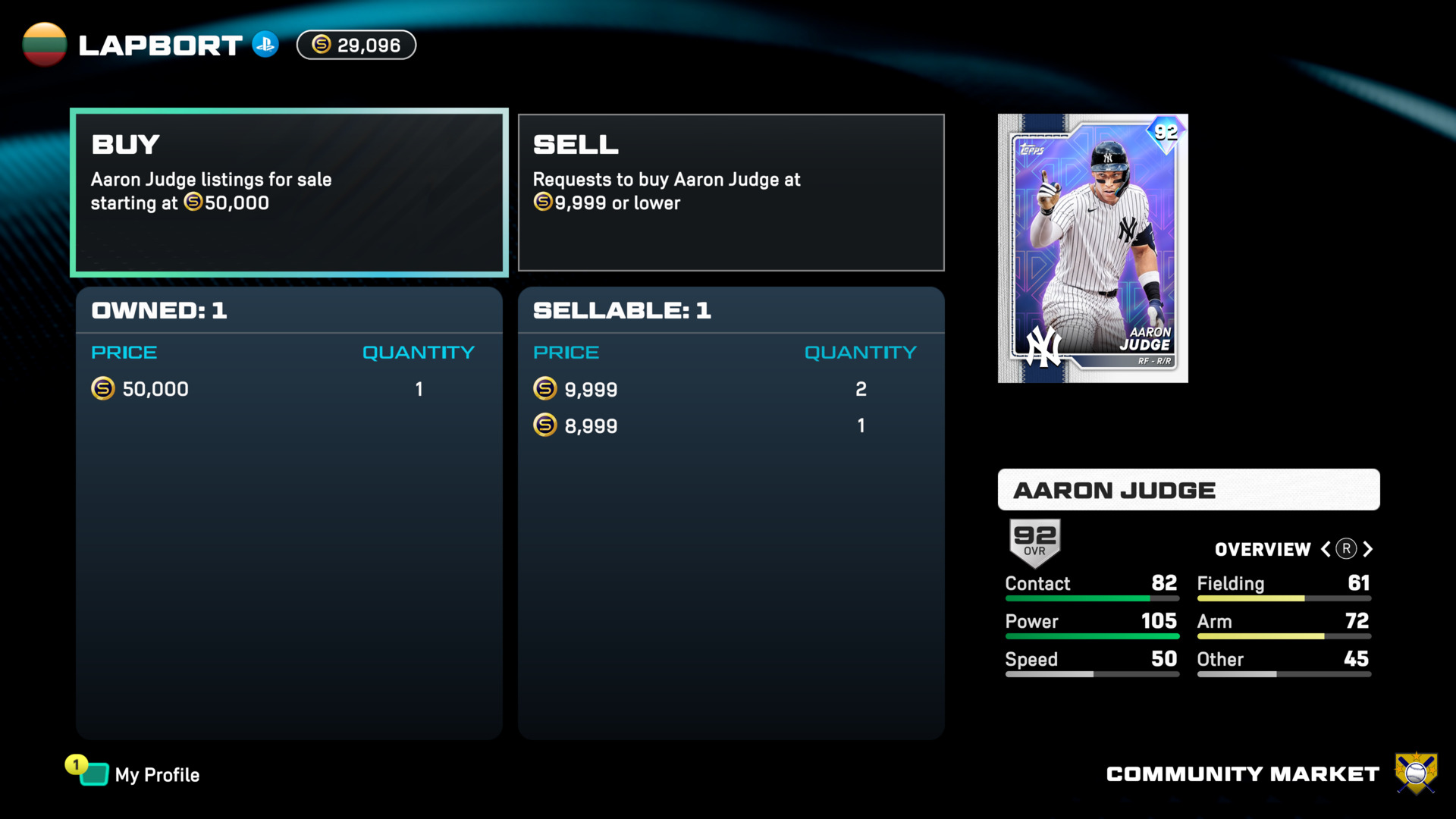
Task: Choose the 50,000 stubs listing row
Action: point(288,389)
